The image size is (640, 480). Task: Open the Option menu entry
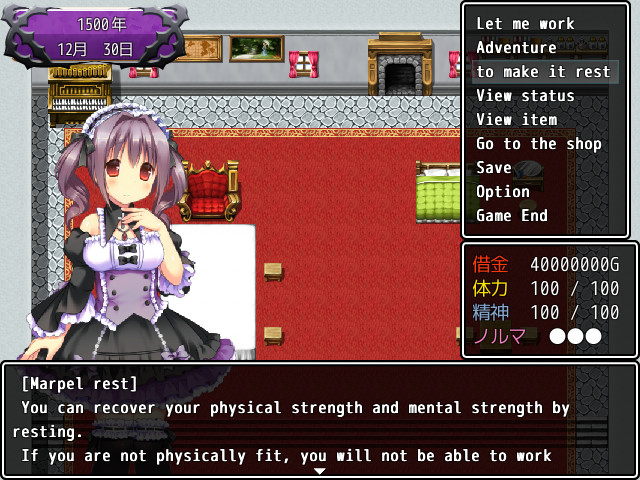(x=503, y=192)
